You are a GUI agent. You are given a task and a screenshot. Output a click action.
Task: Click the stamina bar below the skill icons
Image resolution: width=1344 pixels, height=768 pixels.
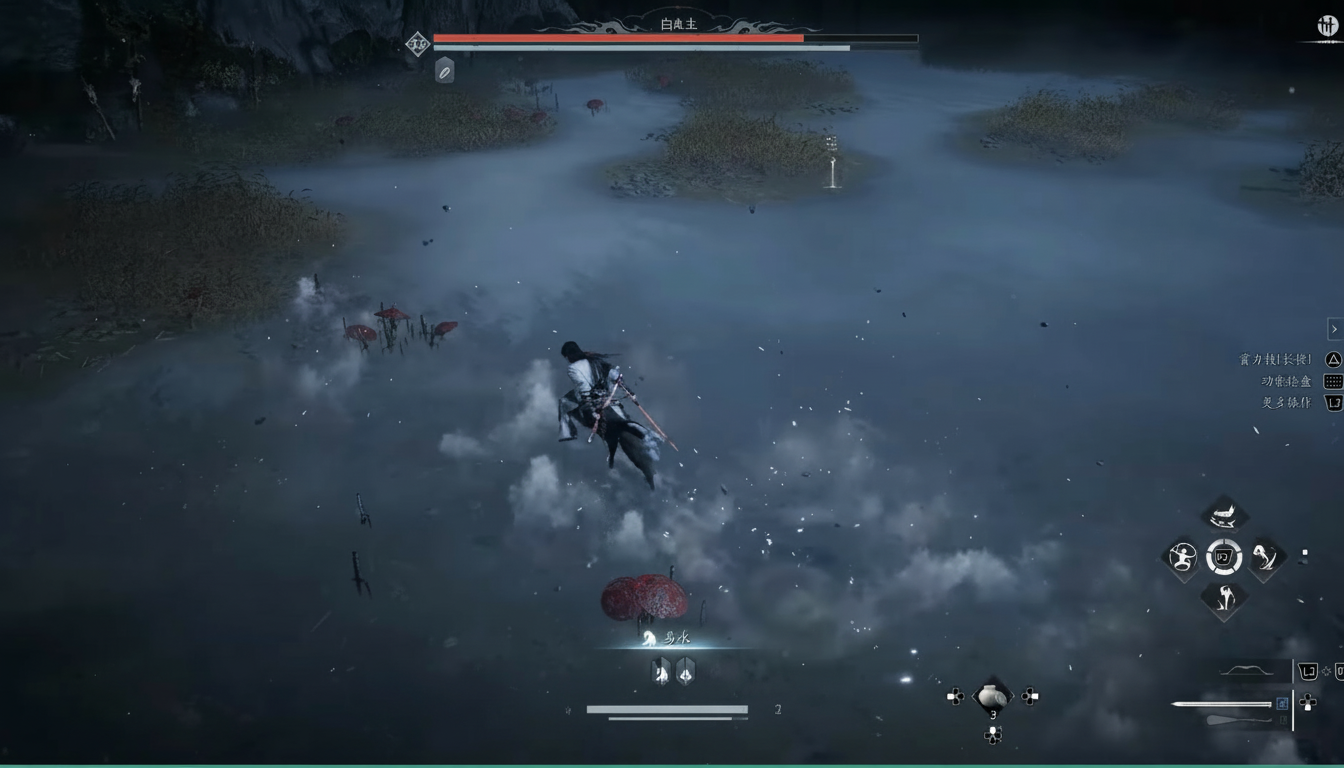[668, 707]
